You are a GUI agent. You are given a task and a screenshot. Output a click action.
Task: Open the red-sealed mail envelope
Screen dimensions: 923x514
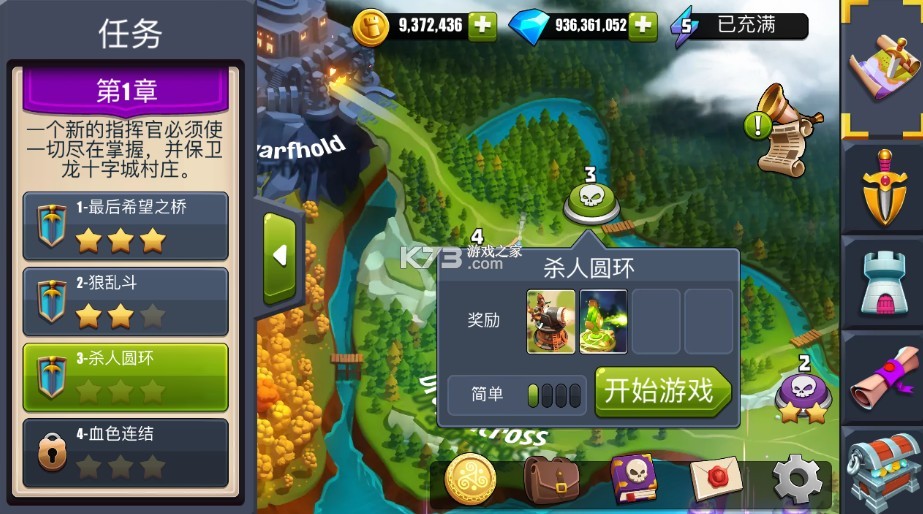(716, 481)
